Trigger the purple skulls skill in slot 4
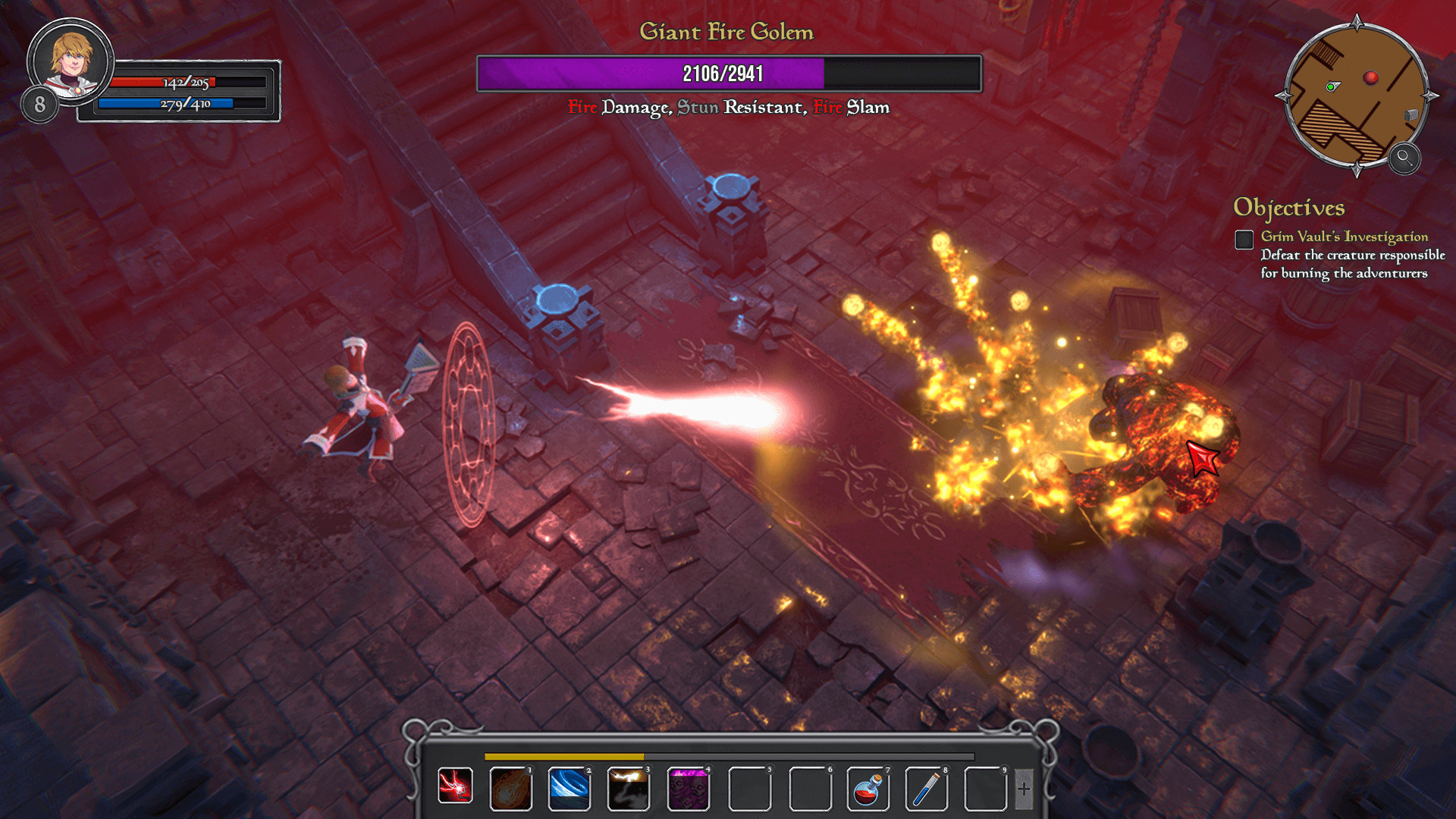The width and height of the screenshot is (1456, 819). pyautogui.click(x=688, y=786)
